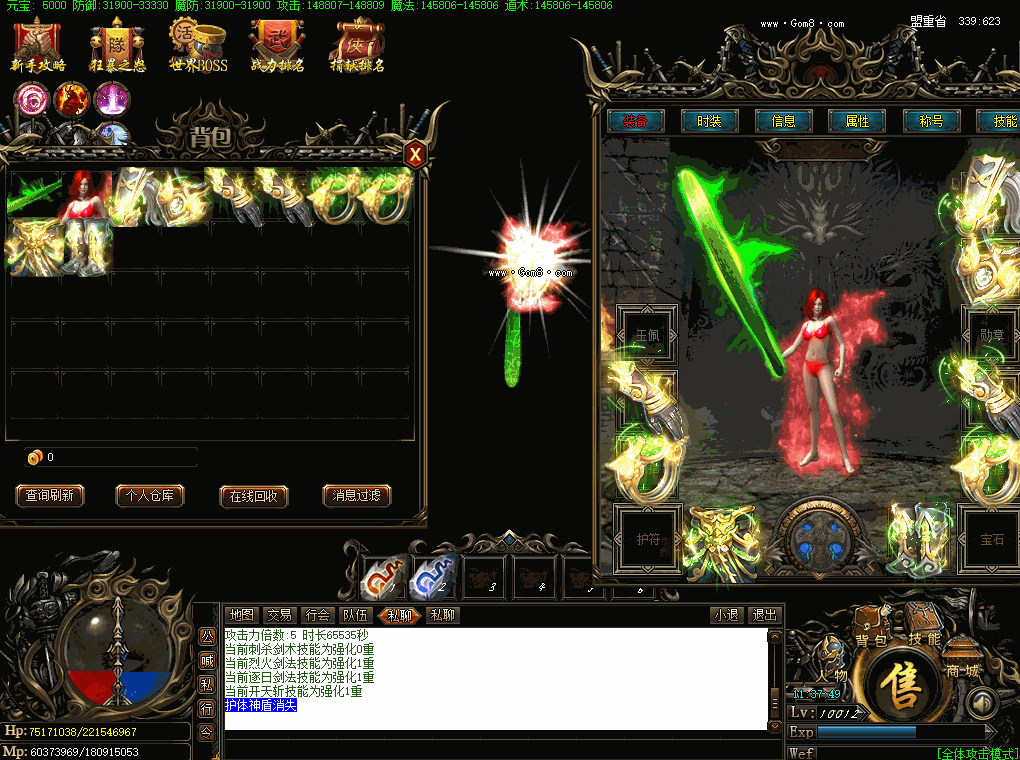Select the red-haired character item in the bag
The height and width of the screenshot is (760, 1020).
[87, 194]
